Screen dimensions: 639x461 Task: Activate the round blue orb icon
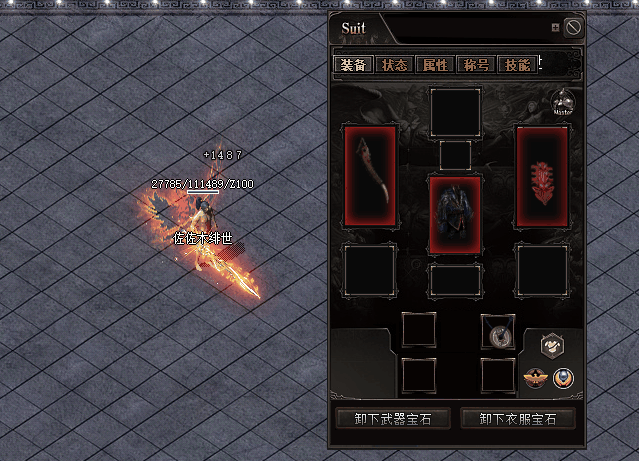click(563, 378)
